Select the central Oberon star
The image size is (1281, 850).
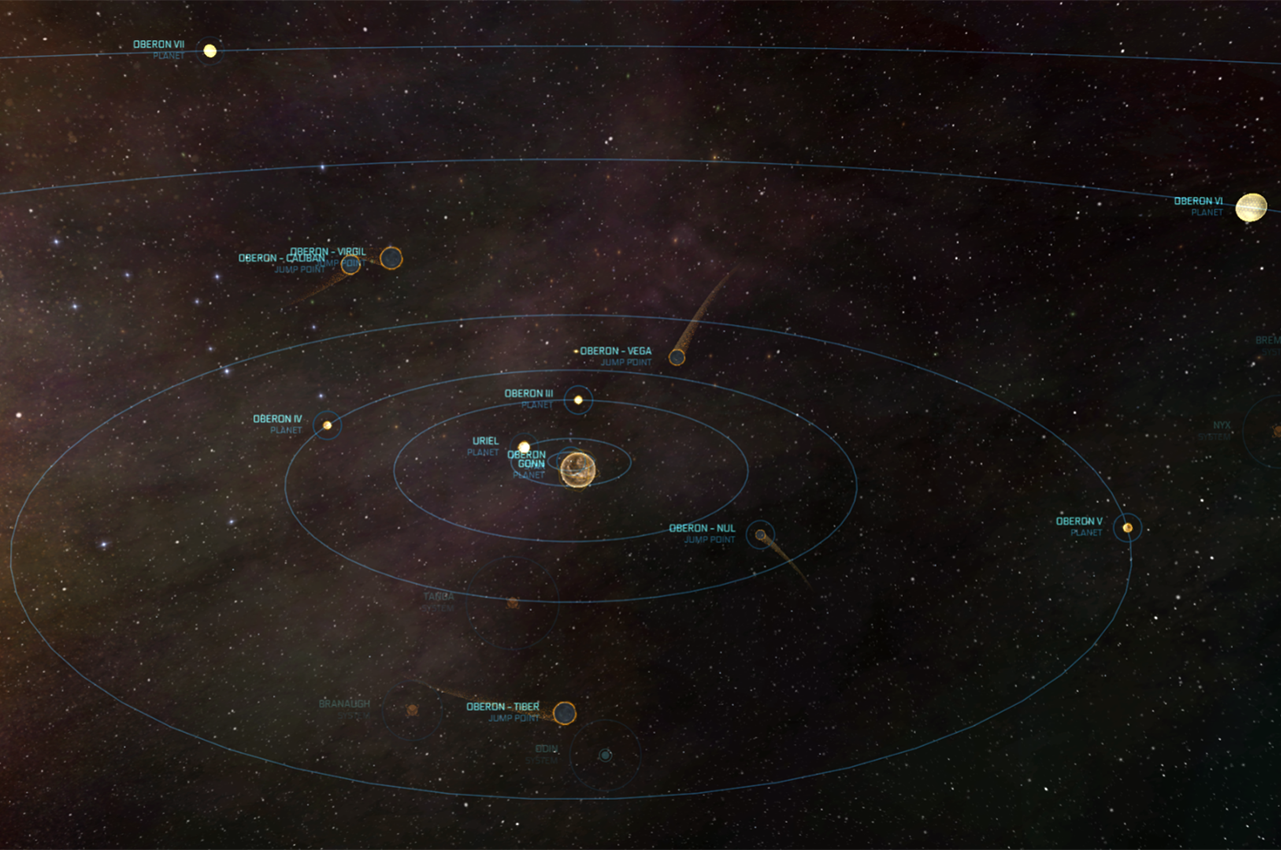(578, 469)
